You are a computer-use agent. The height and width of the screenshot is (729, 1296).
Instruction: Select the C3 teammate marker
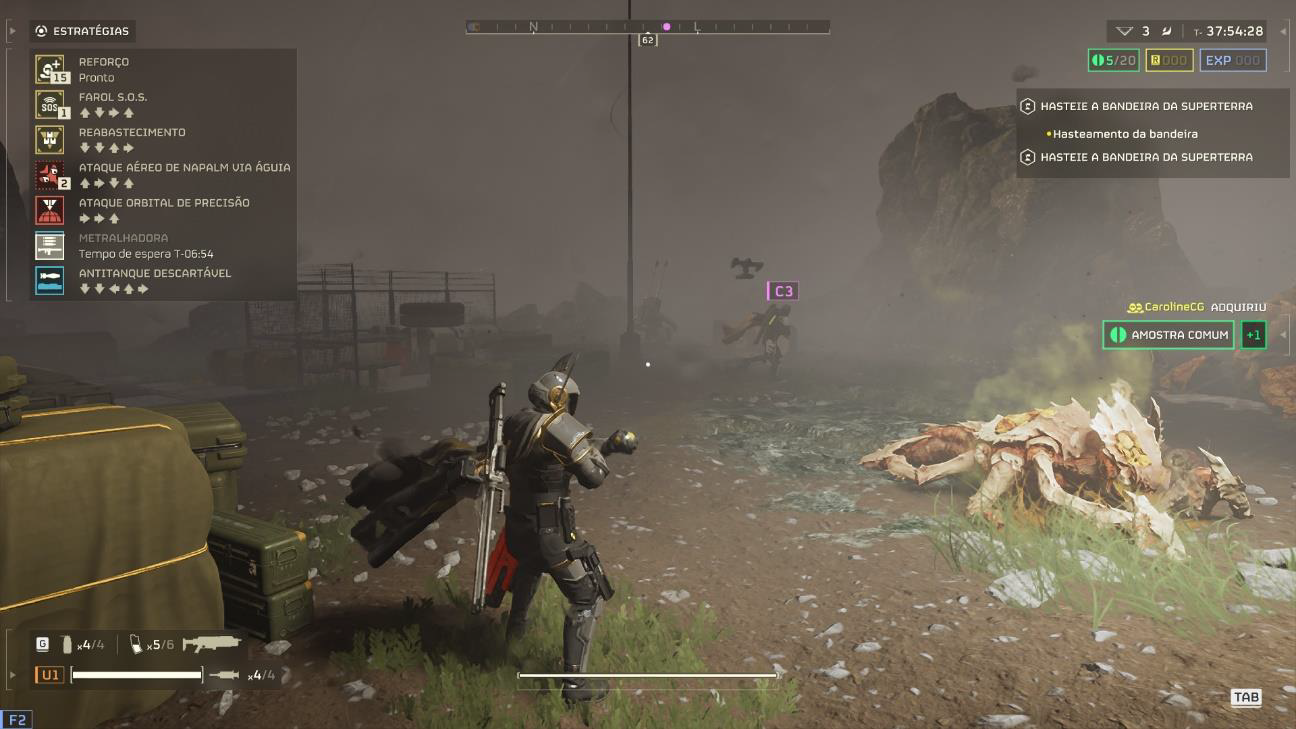click(783, 291)
